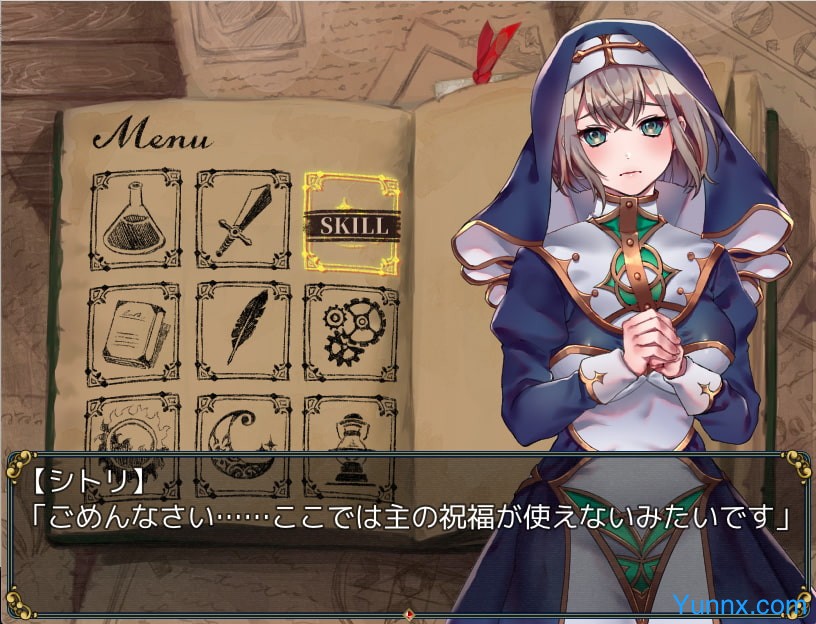This screenshot has height=624, width=816.
Task: Select the sword menu tile
Action: pos(242,220)
